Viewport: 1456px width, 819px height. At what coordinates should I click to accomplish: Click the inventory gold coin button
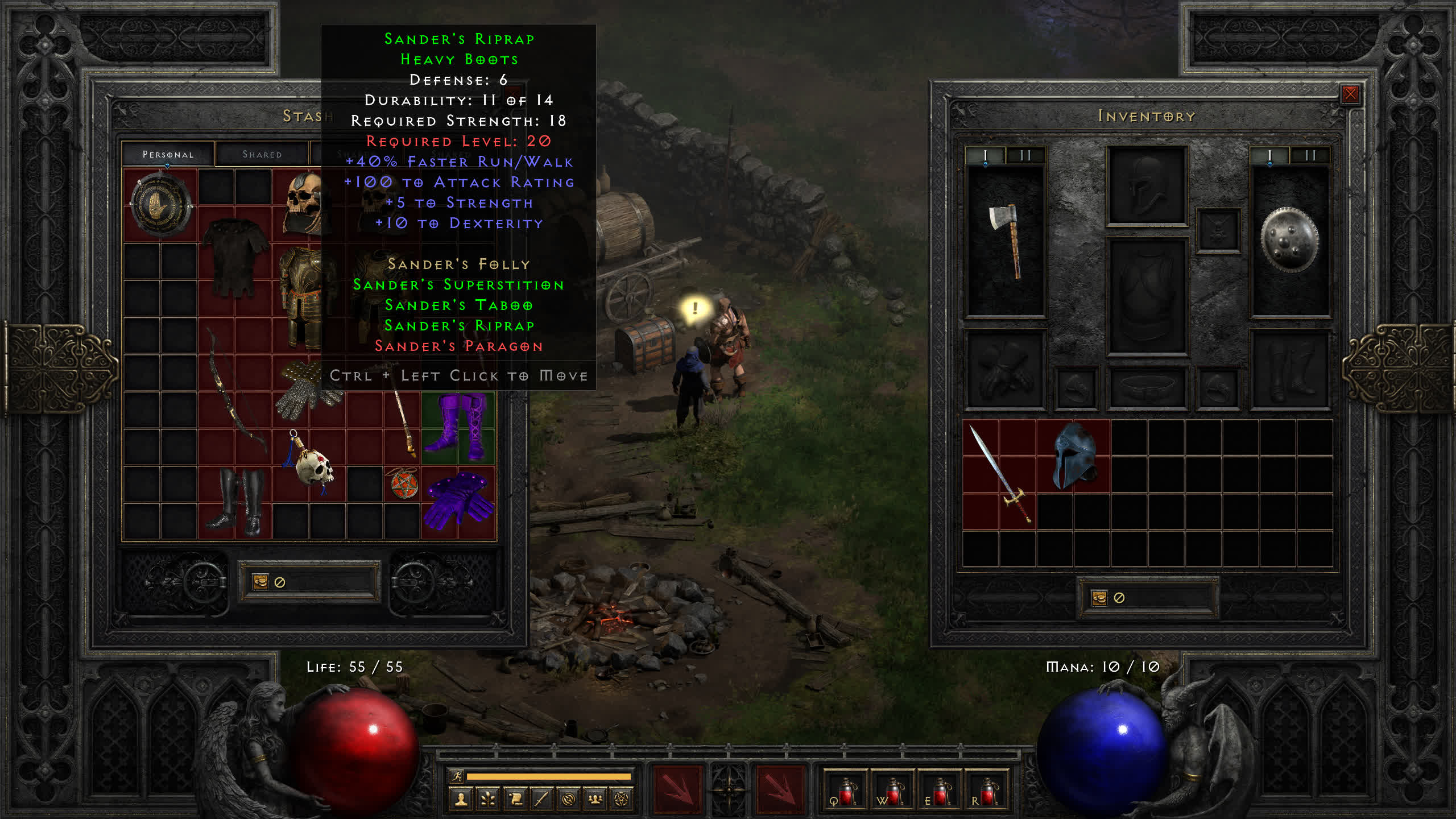tap(1099, 598)
